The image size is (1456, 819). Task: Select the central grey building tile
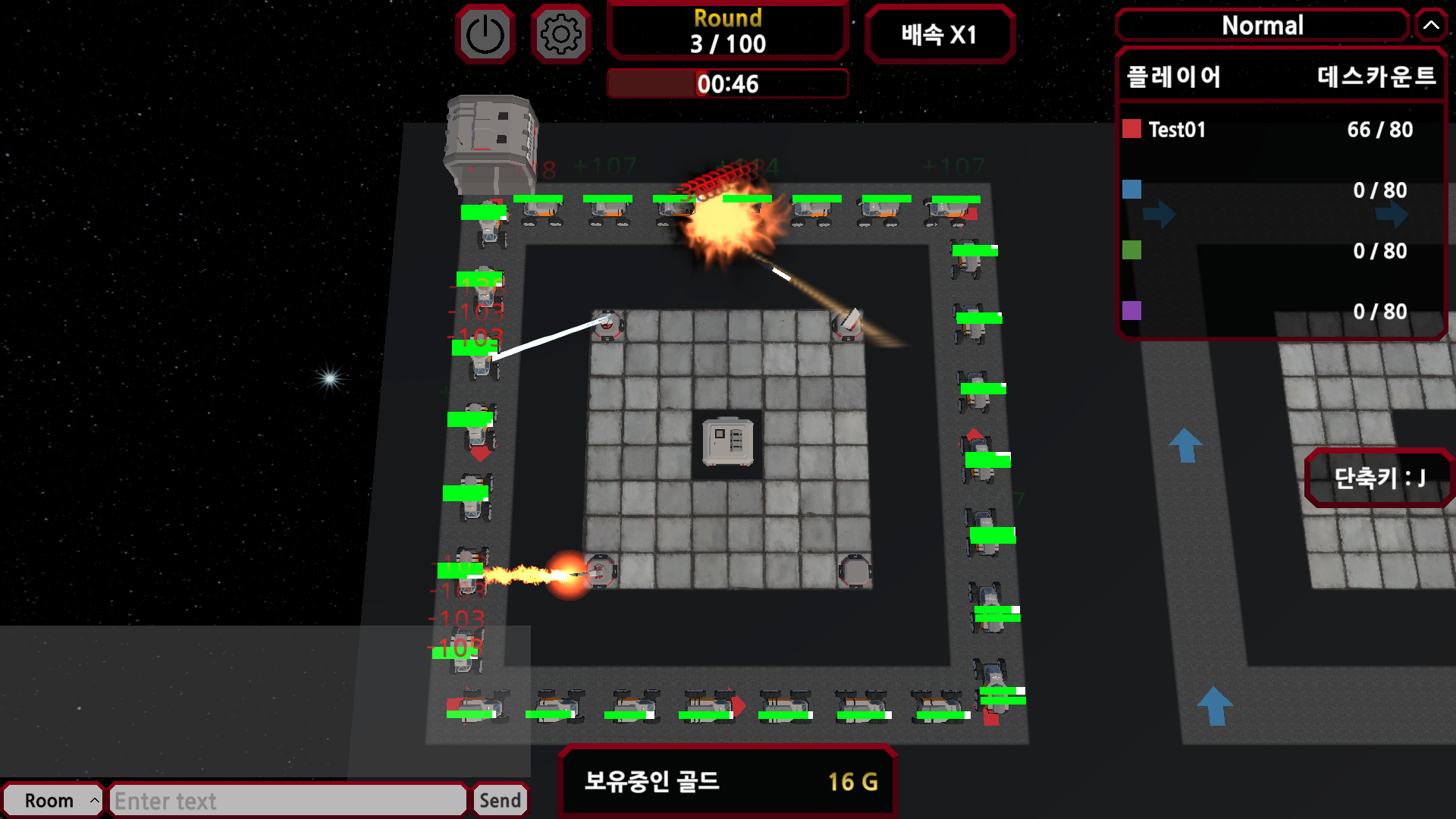[728, 441]
